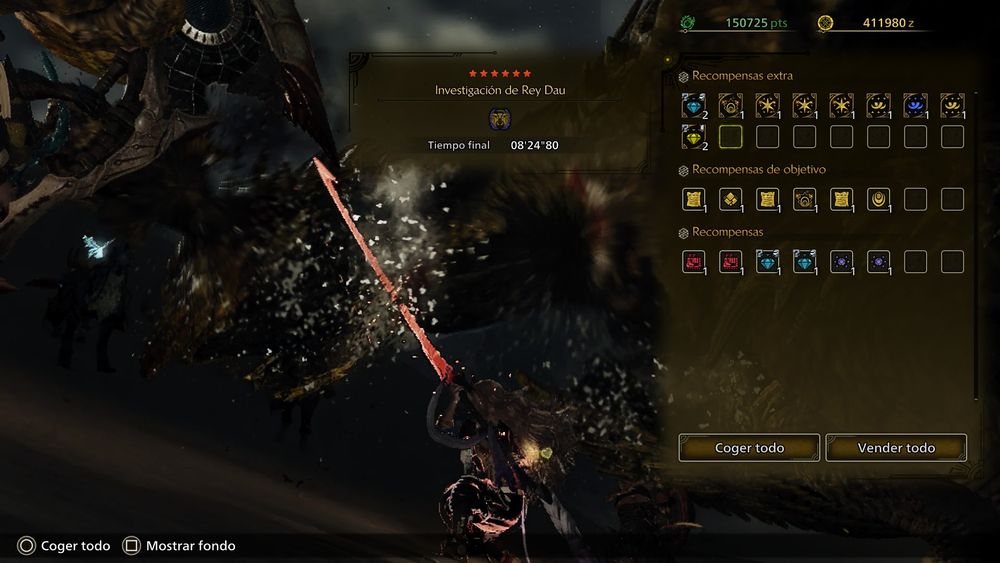Viewport: 1000px width, 563px height.
Task: Pick the yellow gem stack of two
Action: click(x=693, y=136)
